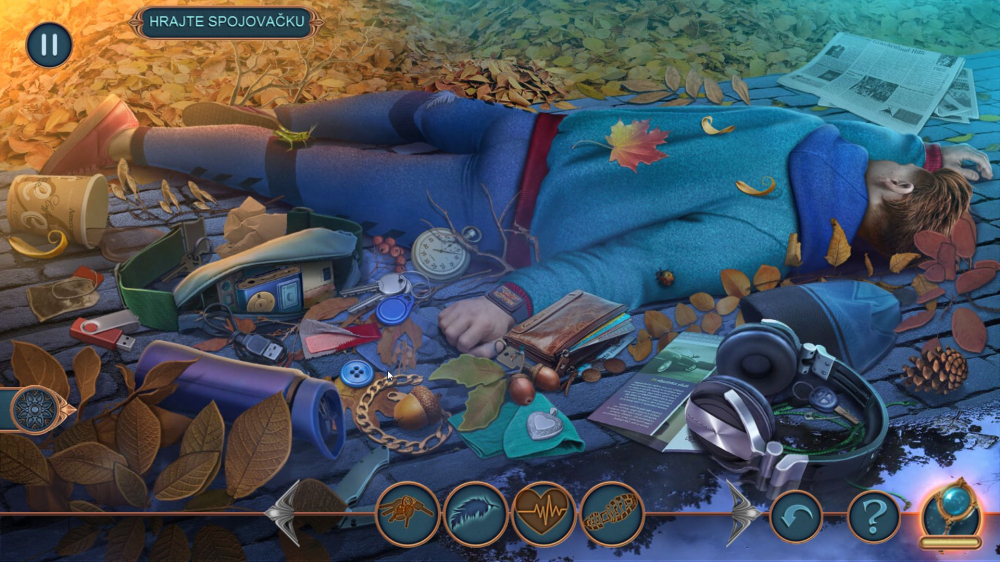
Task: Open the flower medallion side panel
Action: pyautogui.click(x=33, y=409)
